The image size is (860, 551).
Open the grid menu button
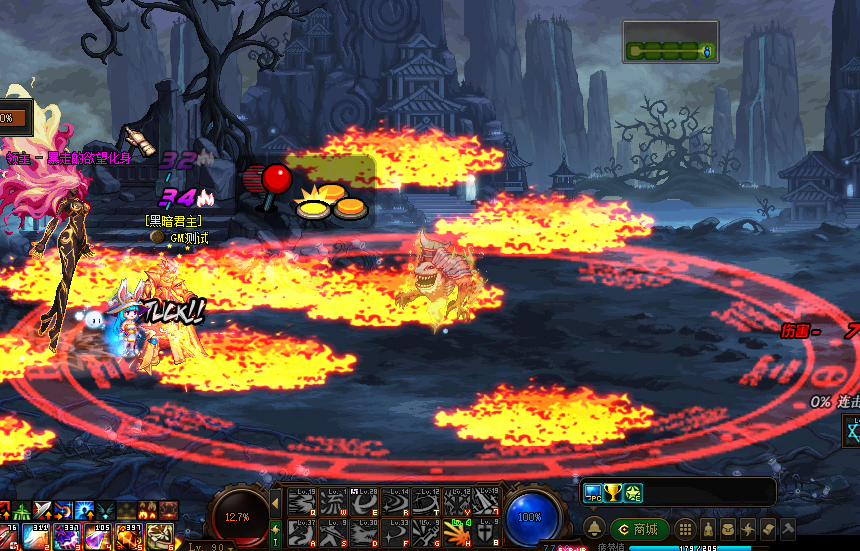click(686, 529)
